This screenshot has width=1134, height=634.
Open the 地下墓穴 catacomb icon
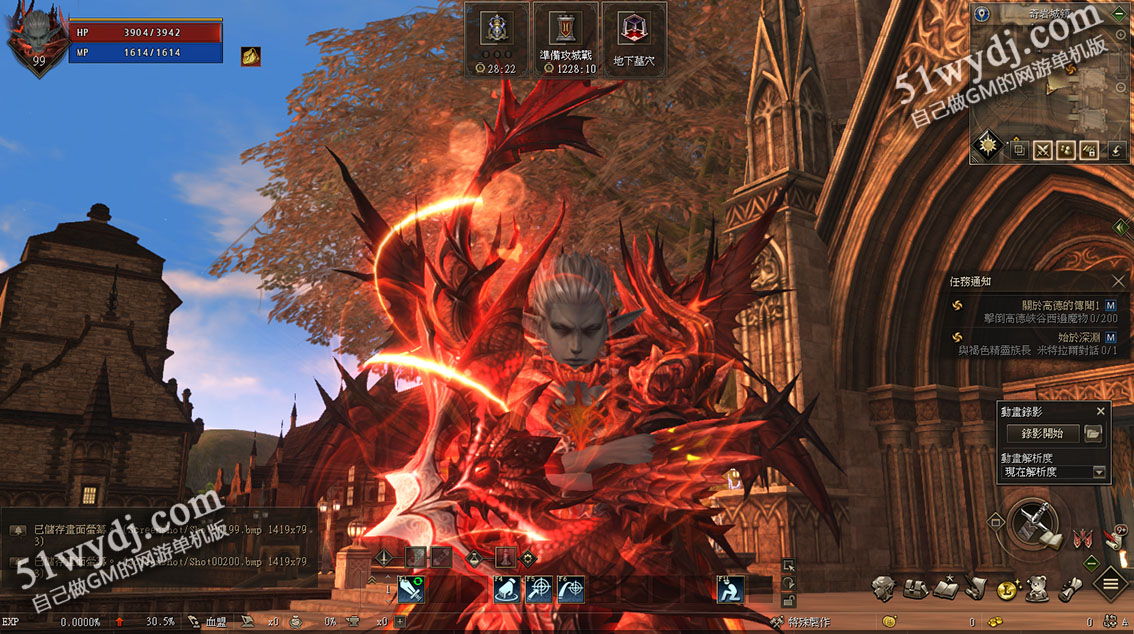pyautogui.click(x=634, y=40)
